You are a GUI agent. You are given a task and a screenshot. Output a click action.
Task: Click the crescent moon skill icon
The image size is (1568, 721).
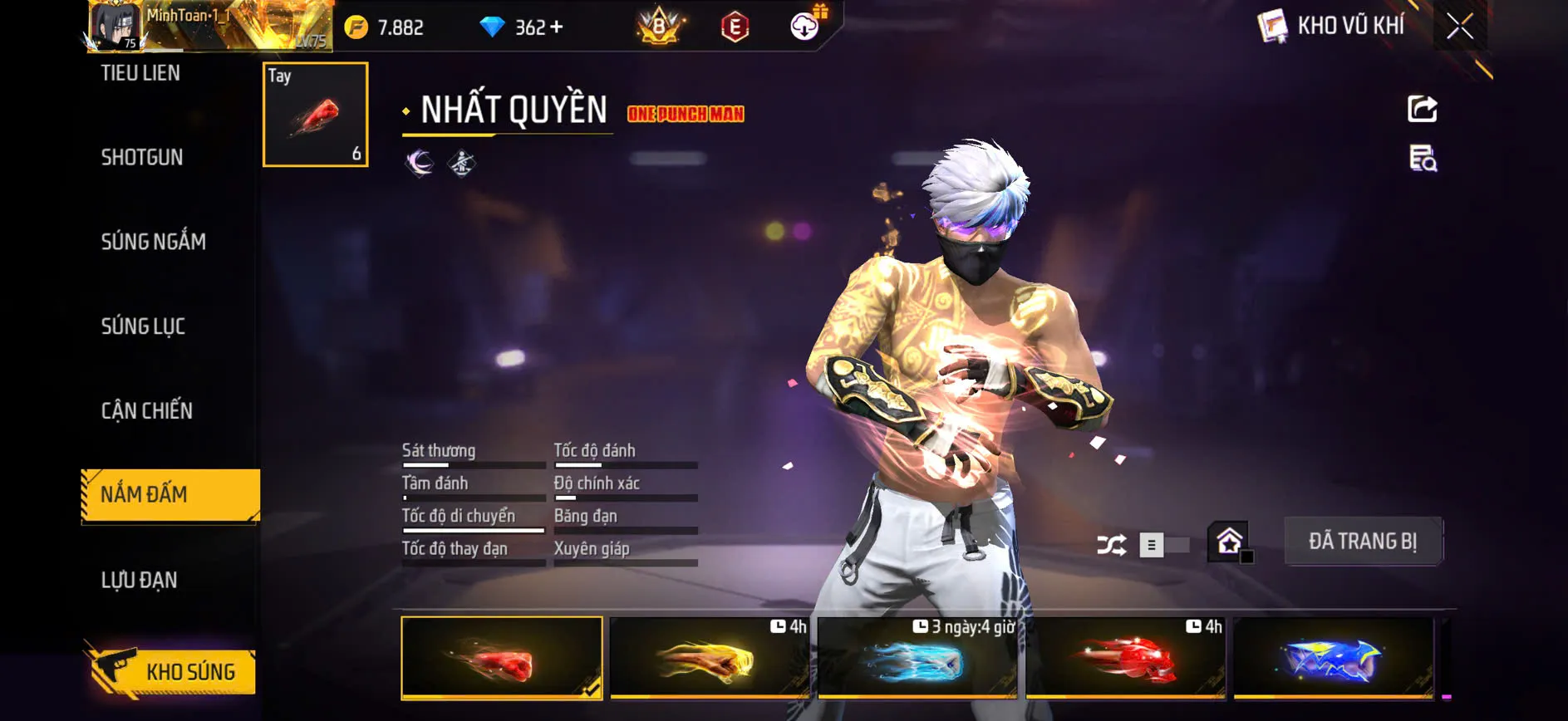click(x=418, y=163)
